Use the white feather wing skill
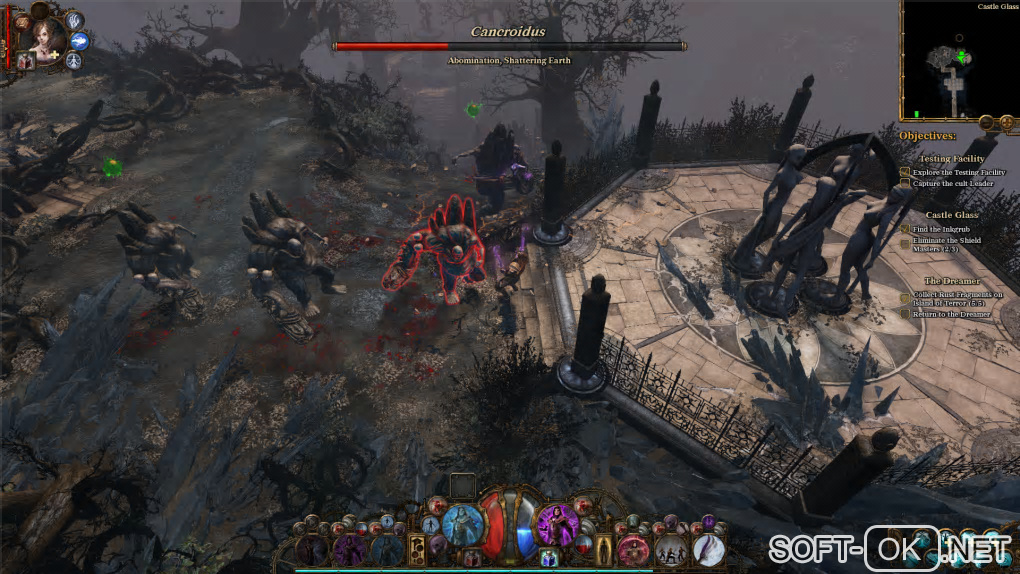1020x574 pixels. (708, 548)
